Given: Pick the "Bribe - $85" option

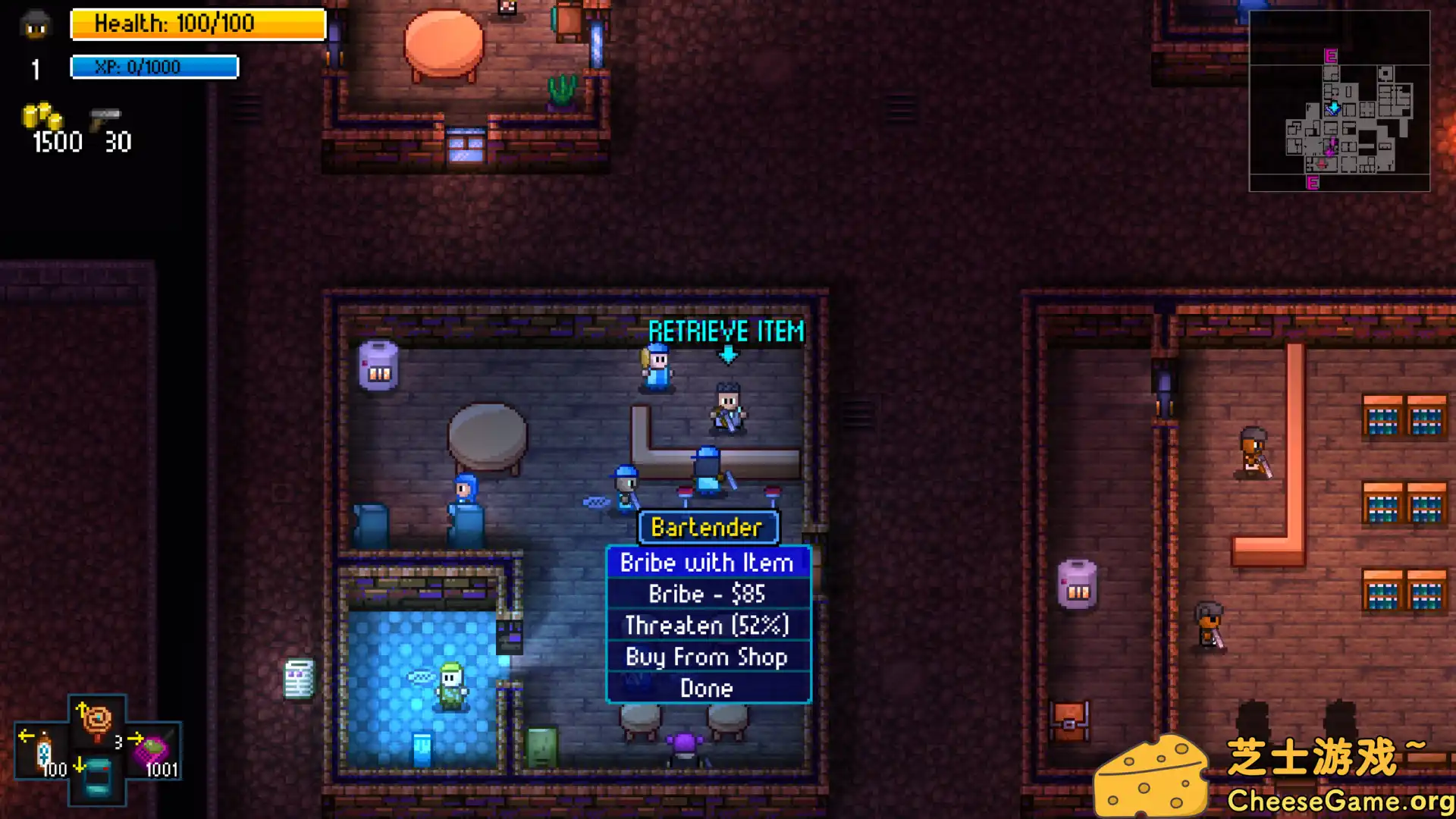Looking at the screenshot, I should point(706,594).
